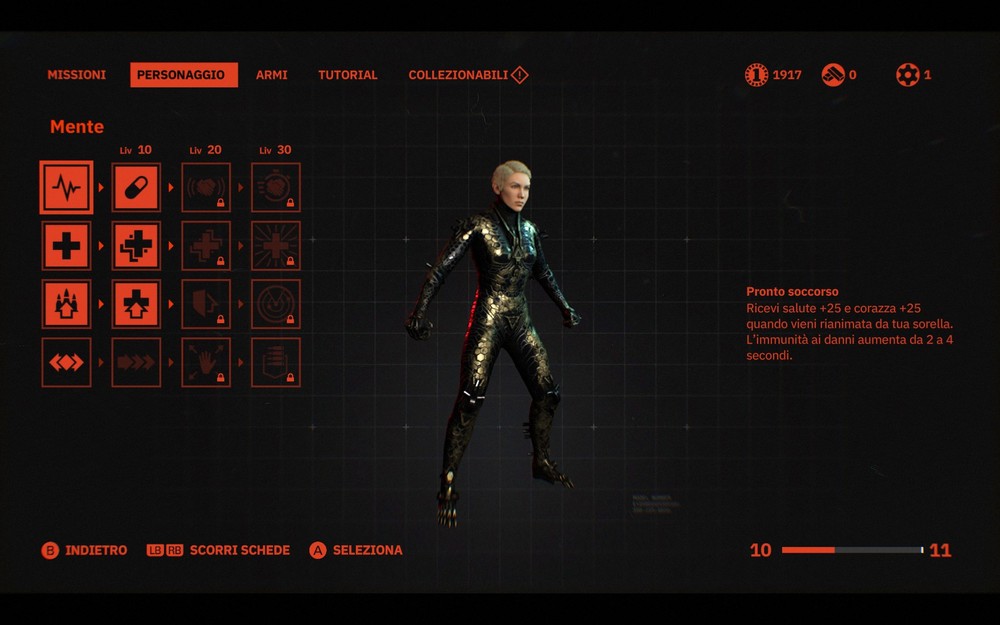Open the Missioni tab

[76, 75]
